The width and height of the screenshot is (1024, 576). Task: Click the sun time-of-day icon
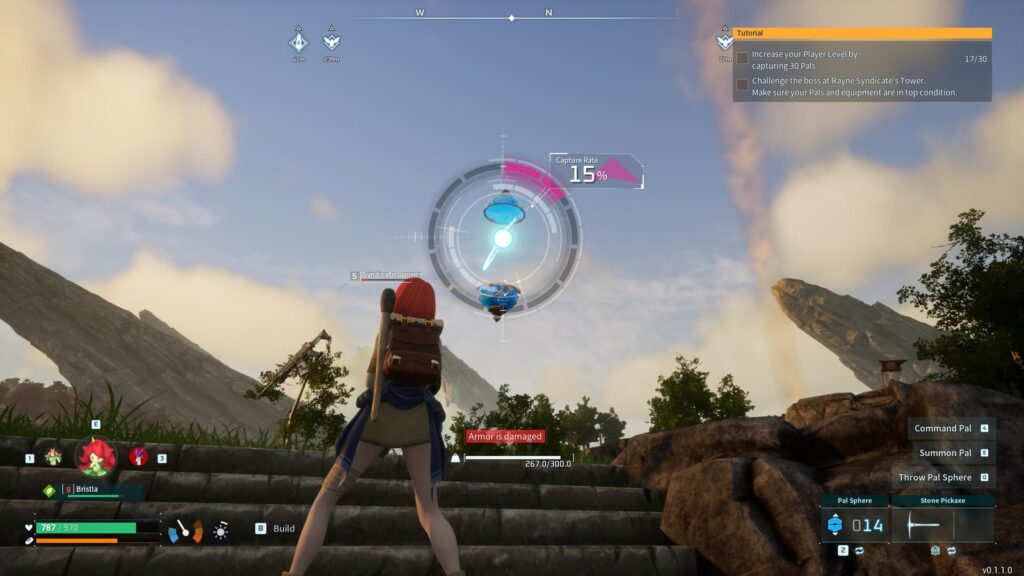(x=221, y=530)
